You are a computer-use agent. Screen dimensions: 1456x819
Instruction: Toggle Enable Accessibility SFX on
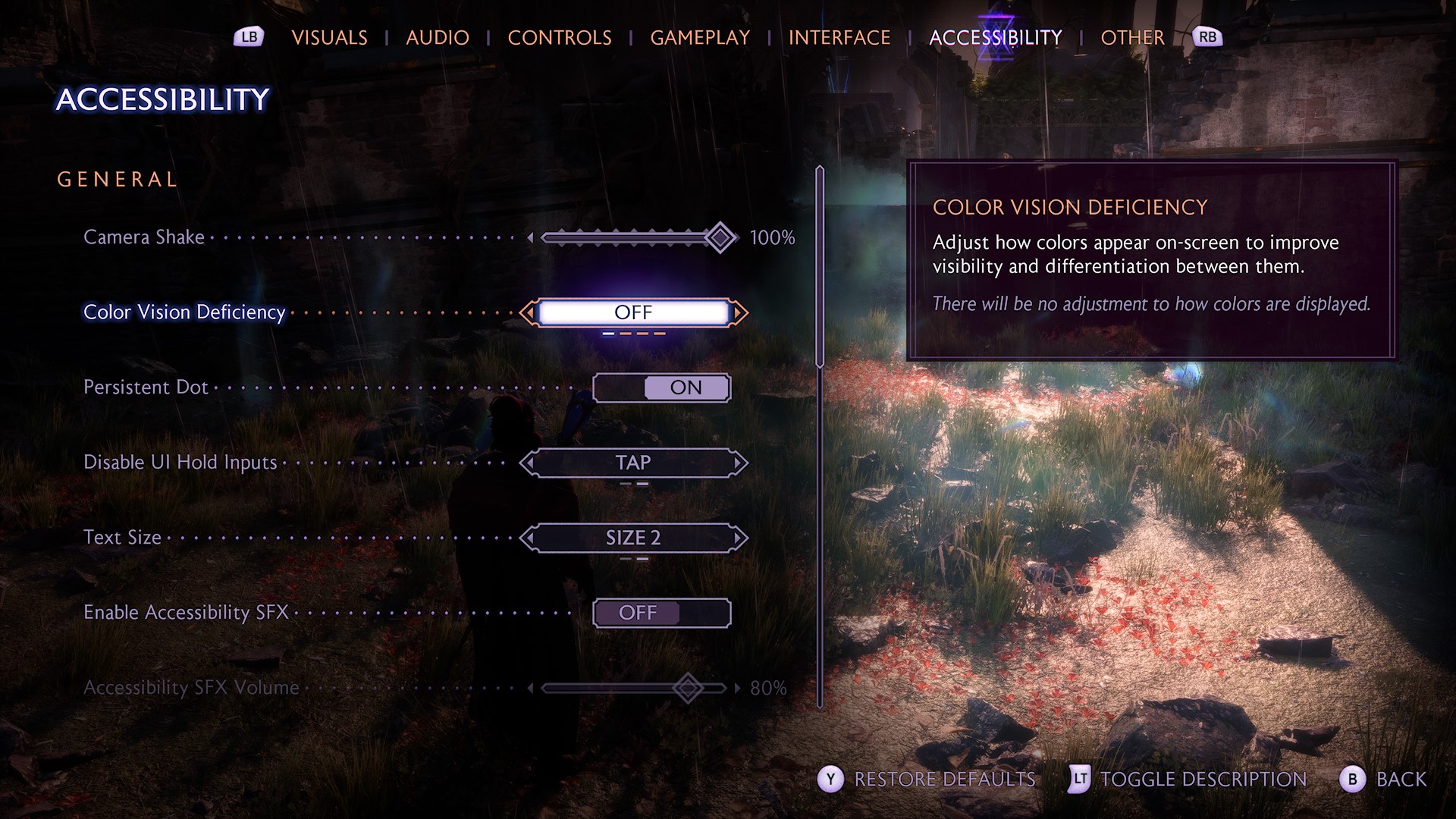(x=661, y=613)
